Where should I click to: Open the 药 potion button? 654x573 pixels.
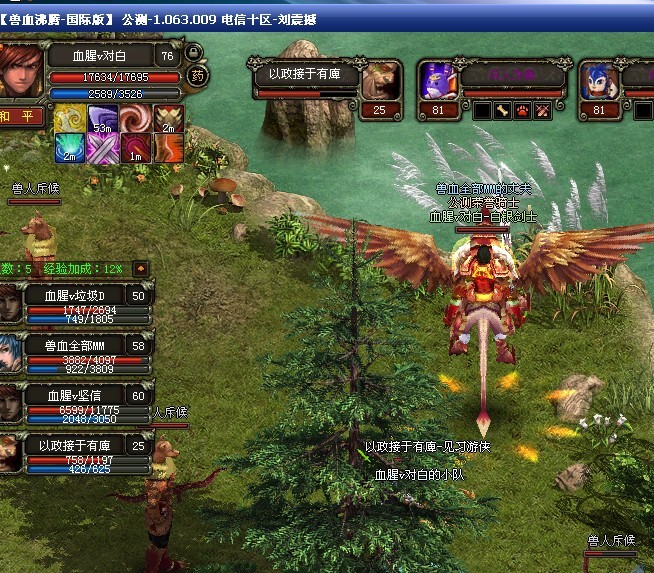click(x=198, y=75)
